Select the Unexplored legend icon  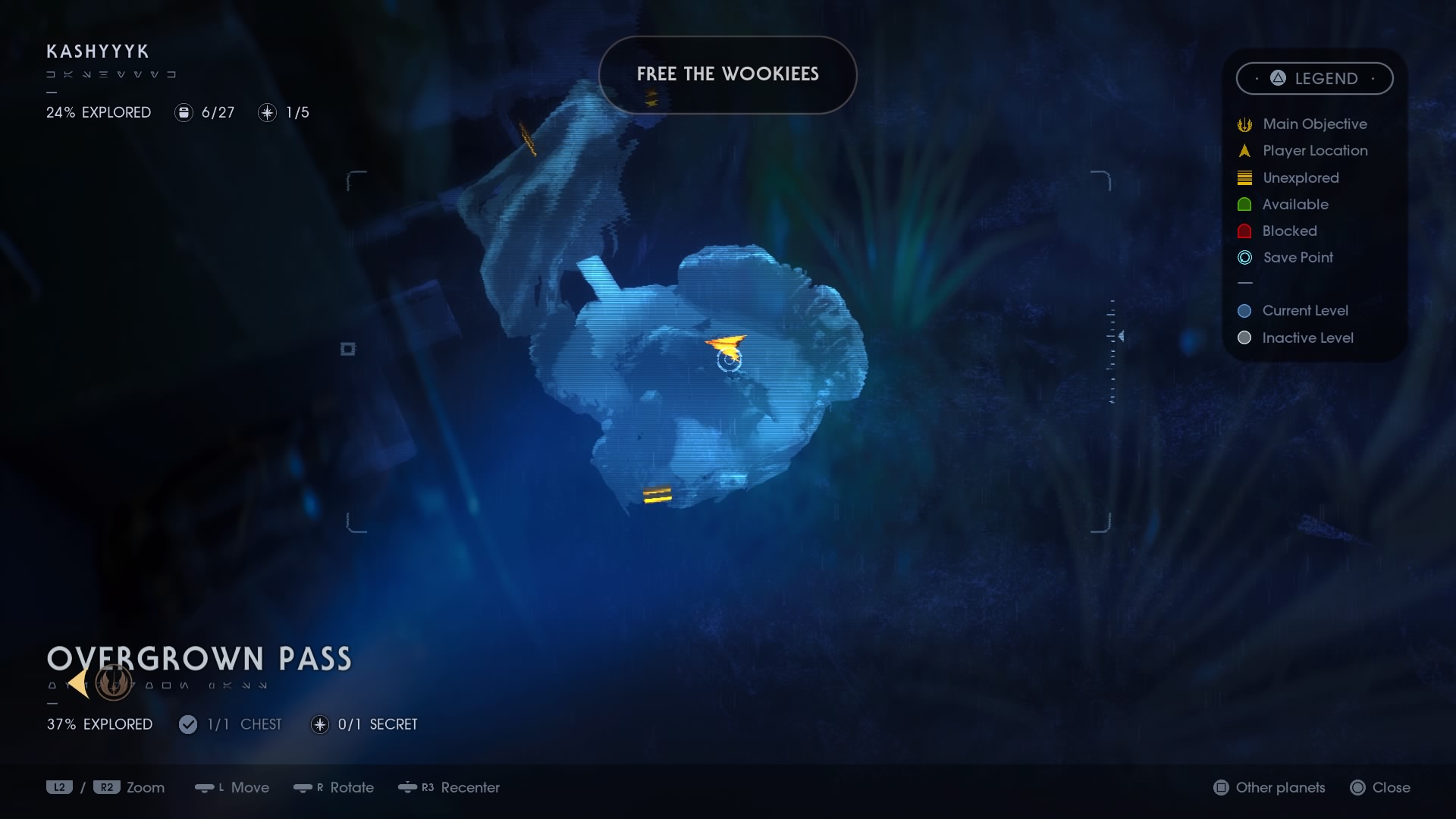point(1244,177)
